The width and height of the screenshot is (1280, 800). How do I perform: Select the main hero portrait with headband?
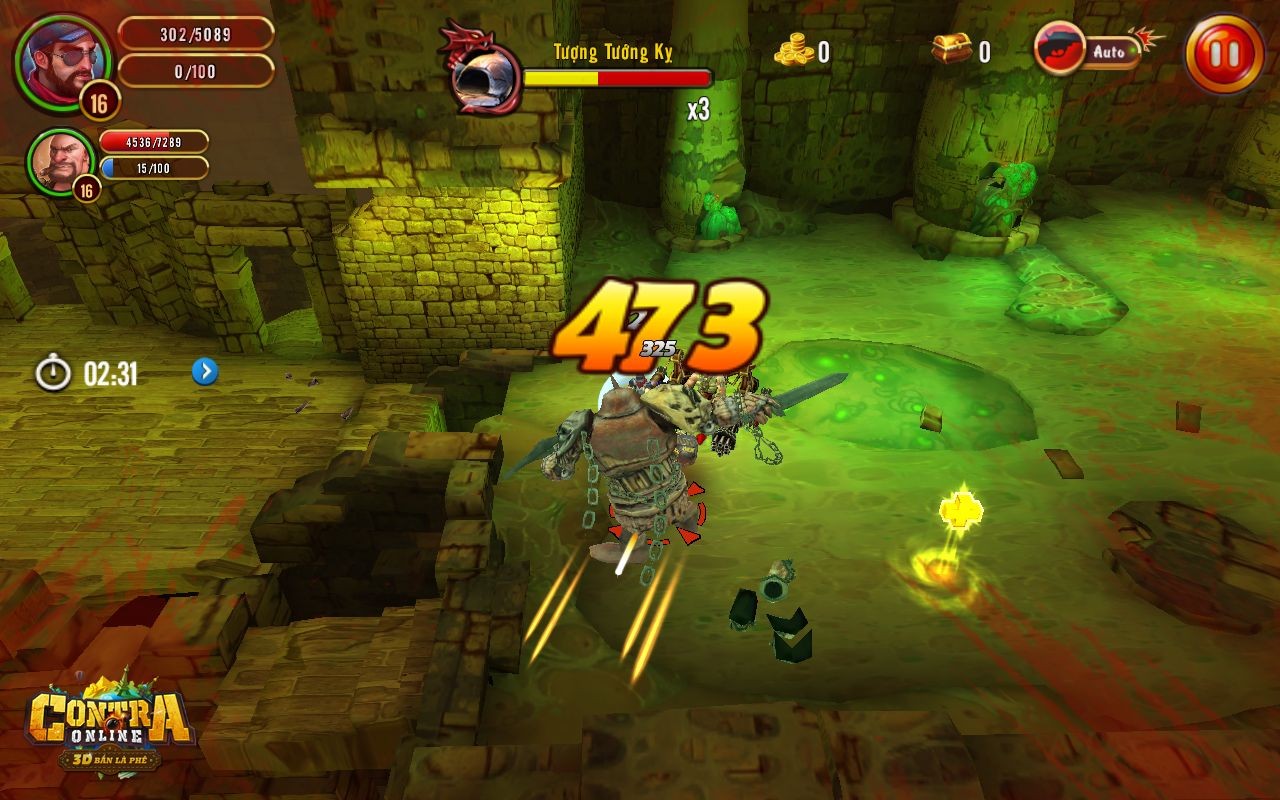point(56,57)
